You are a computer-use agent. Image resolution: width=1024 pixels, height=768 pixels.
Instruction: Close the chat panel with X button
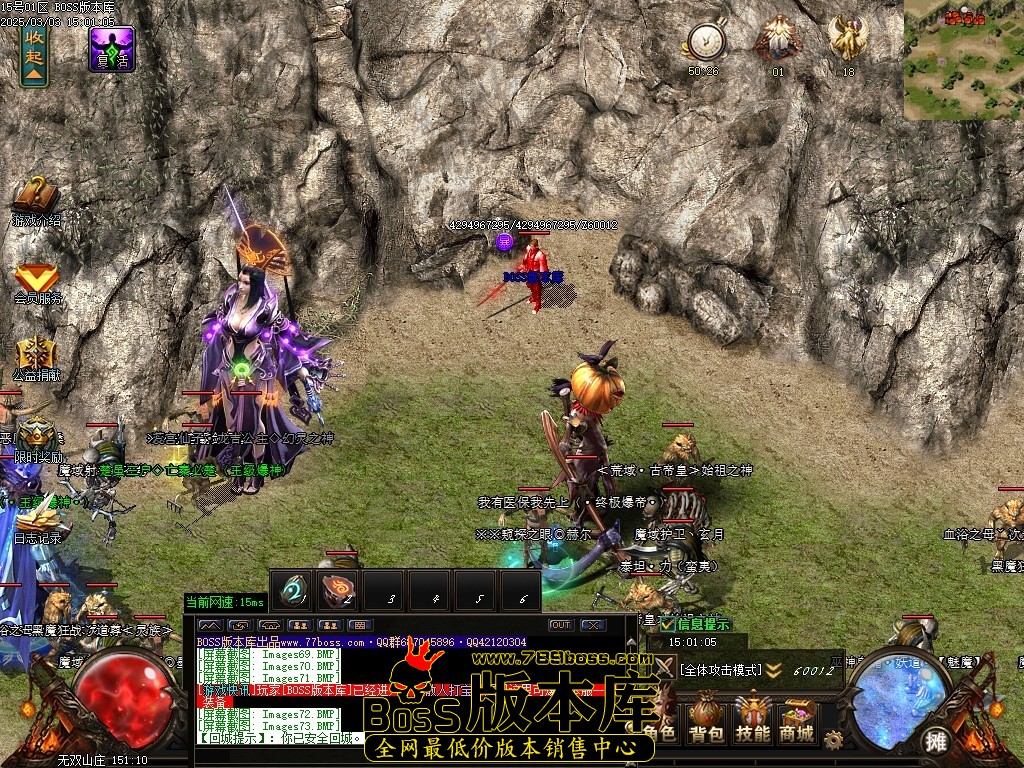click(594, 625)
